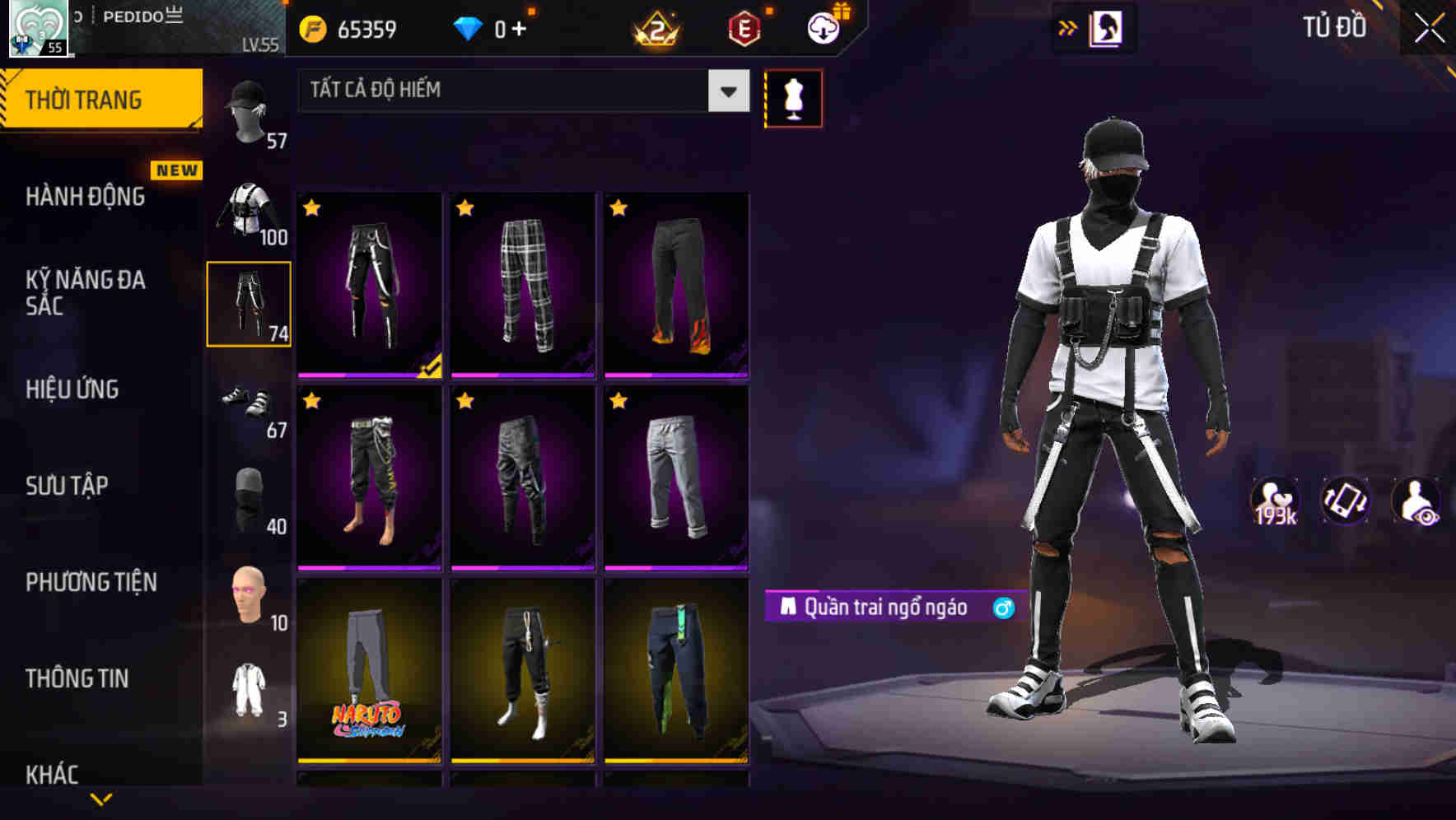
Task: Click the wardrobe profile icon in top bar
Action: point(1104,28)
